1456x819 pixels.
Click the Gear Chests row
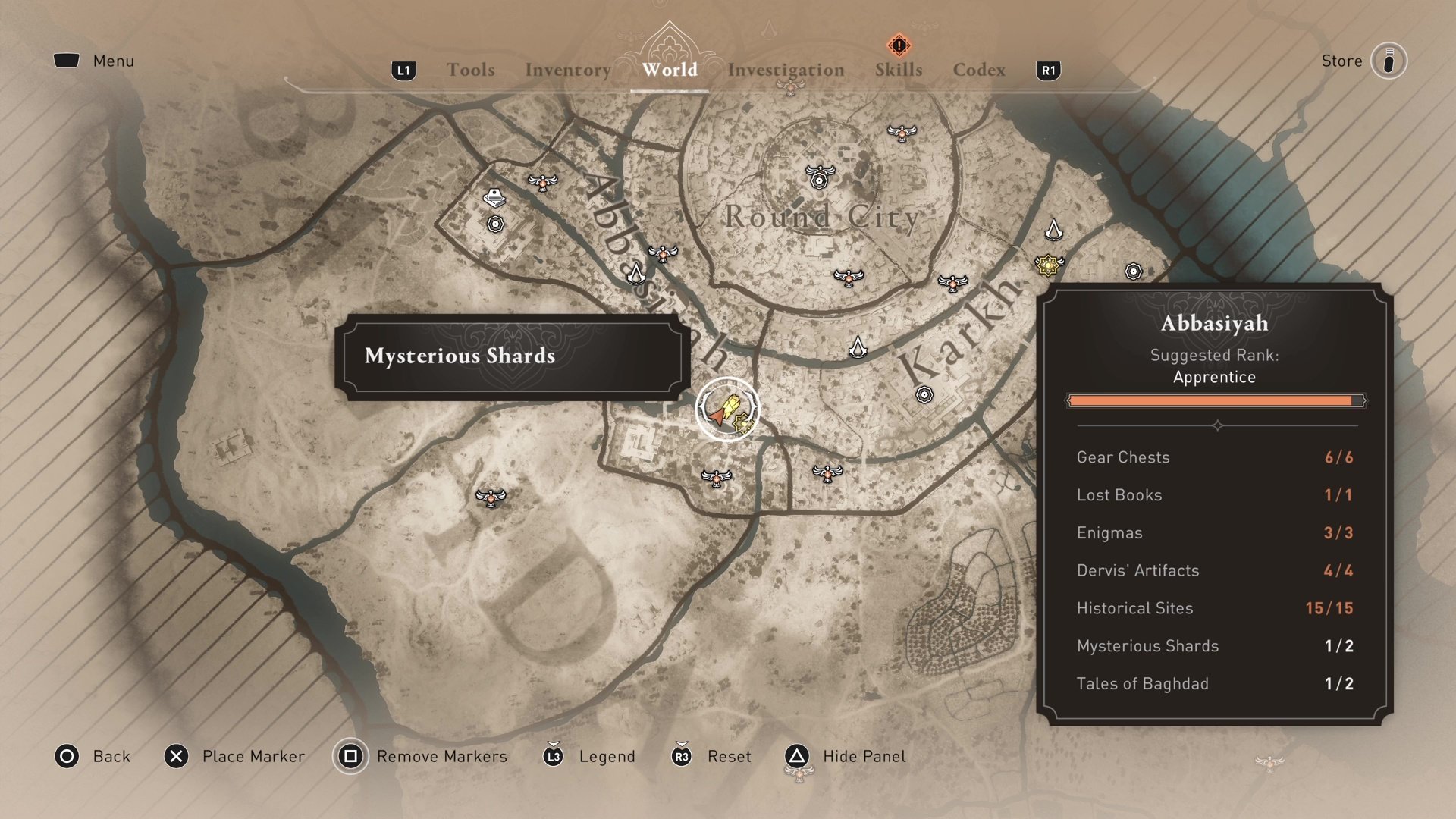click(1214, 457)
